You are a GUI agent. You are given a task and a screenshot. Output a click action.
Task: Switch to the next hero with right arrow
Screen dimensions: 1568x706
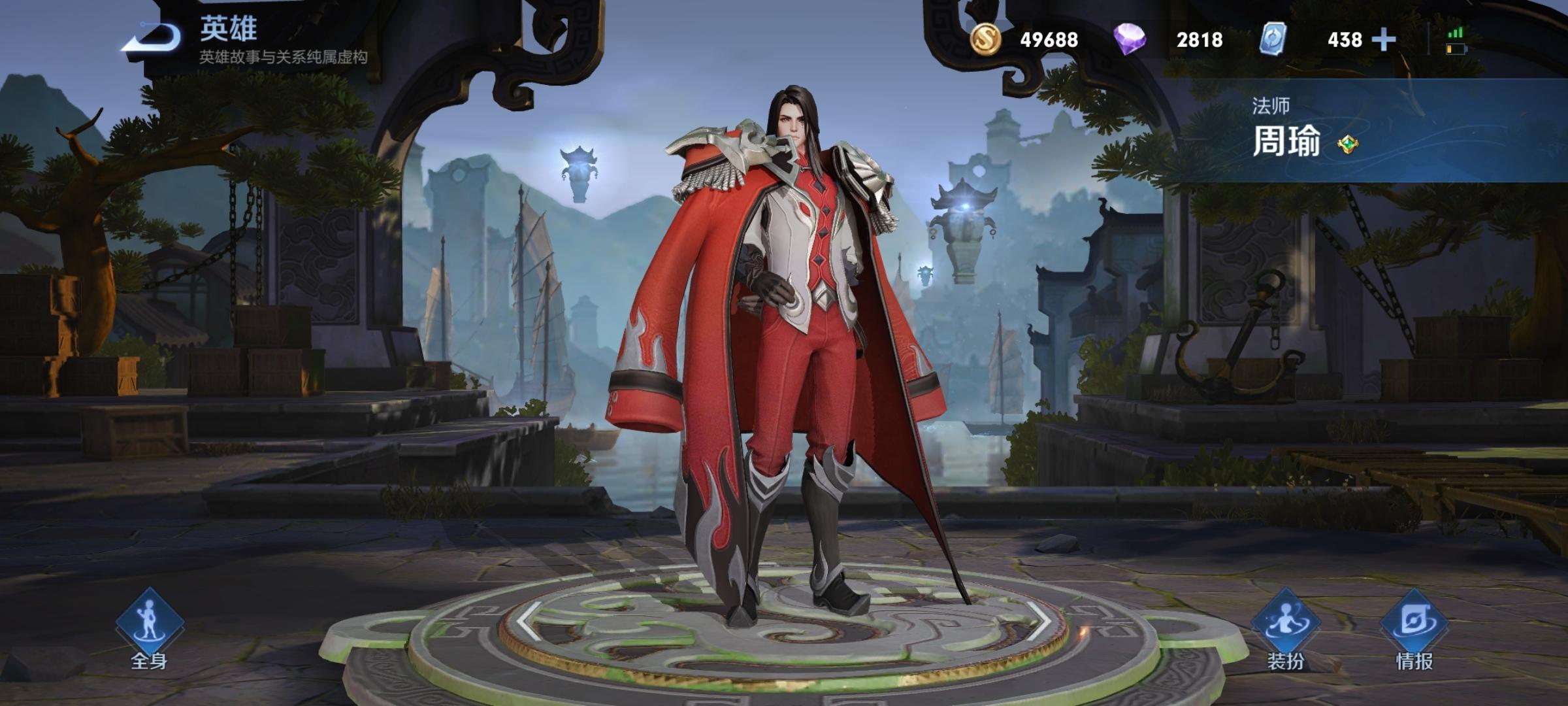coord(1037,620)
